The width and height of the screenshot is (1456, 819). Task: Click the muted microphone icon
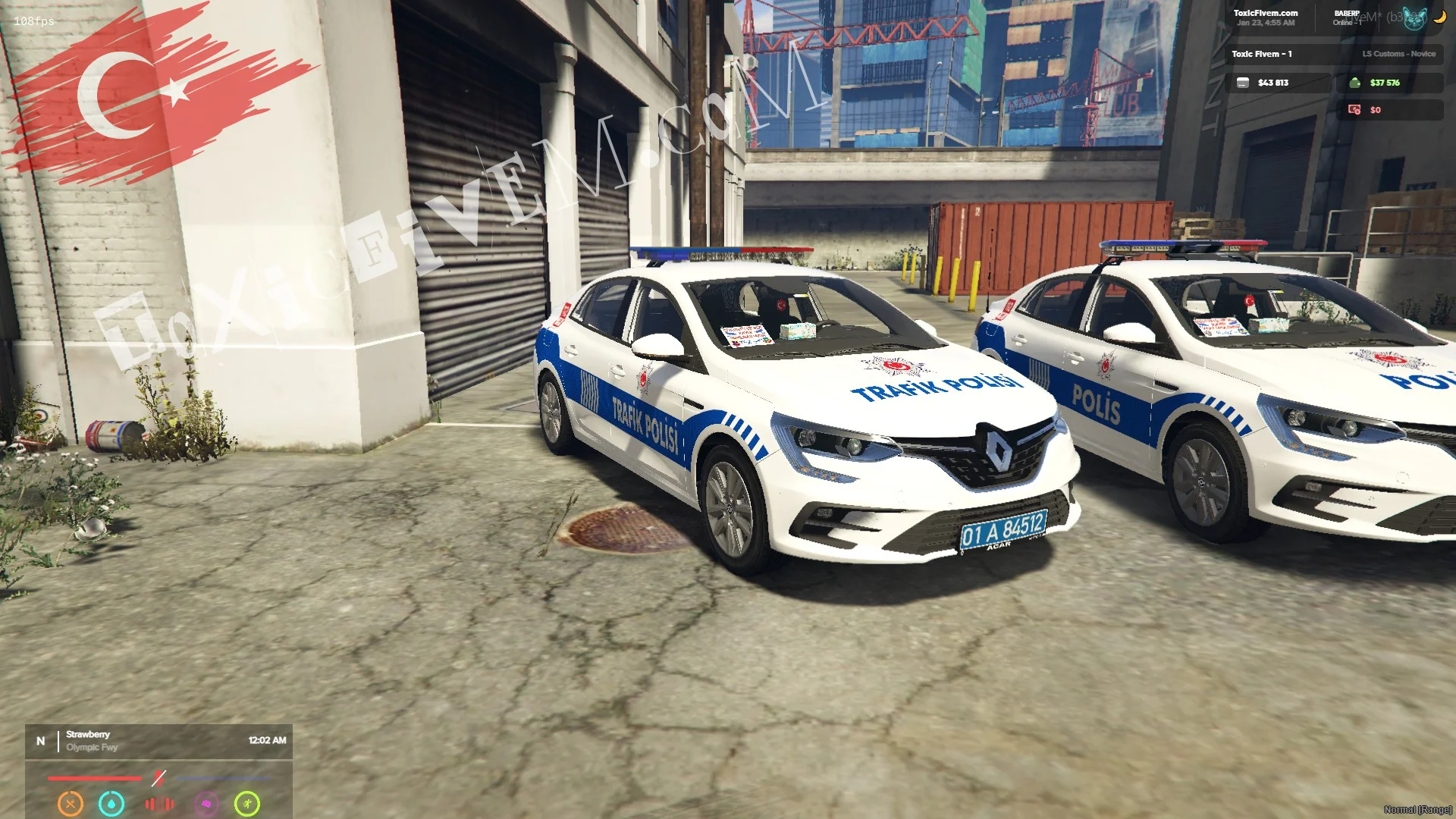(158, 777)
